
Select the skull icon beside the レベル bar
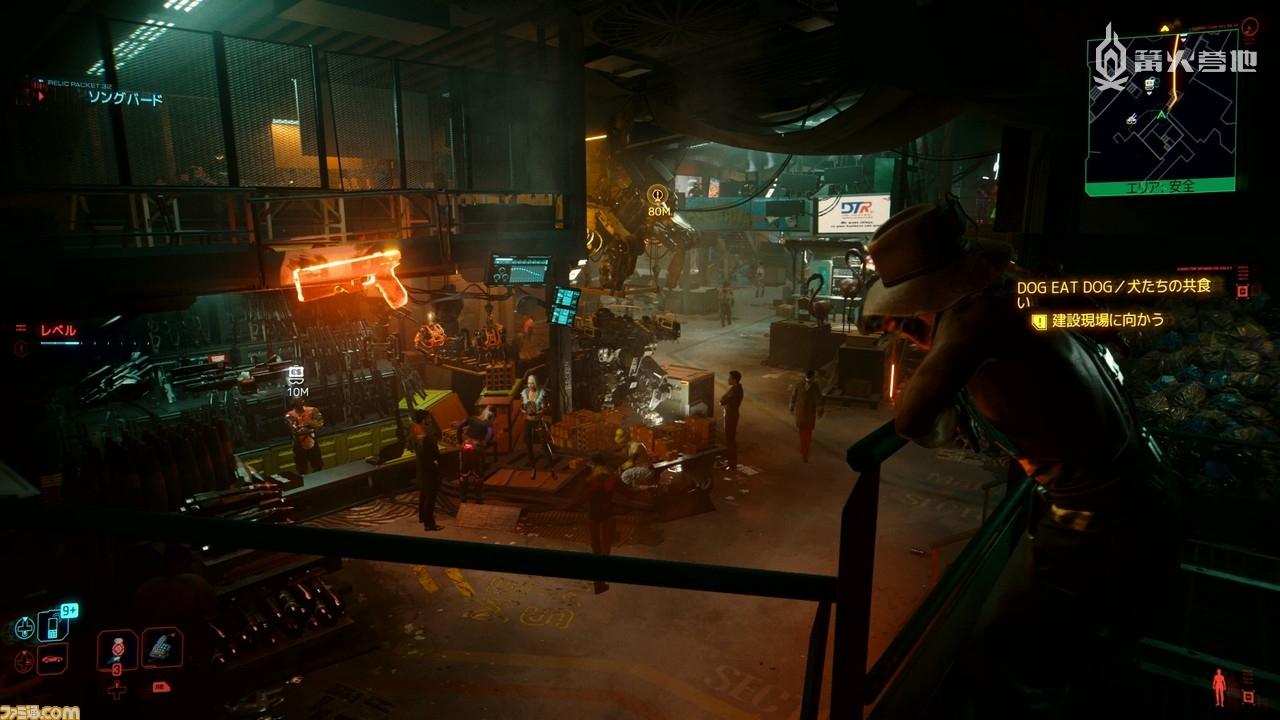pos(20,347)
